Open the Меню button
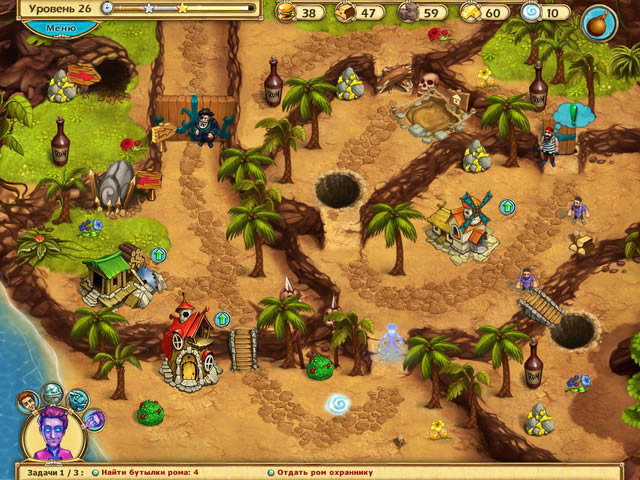The height and width of the screenshot is (480, 640). coord(61,27)
